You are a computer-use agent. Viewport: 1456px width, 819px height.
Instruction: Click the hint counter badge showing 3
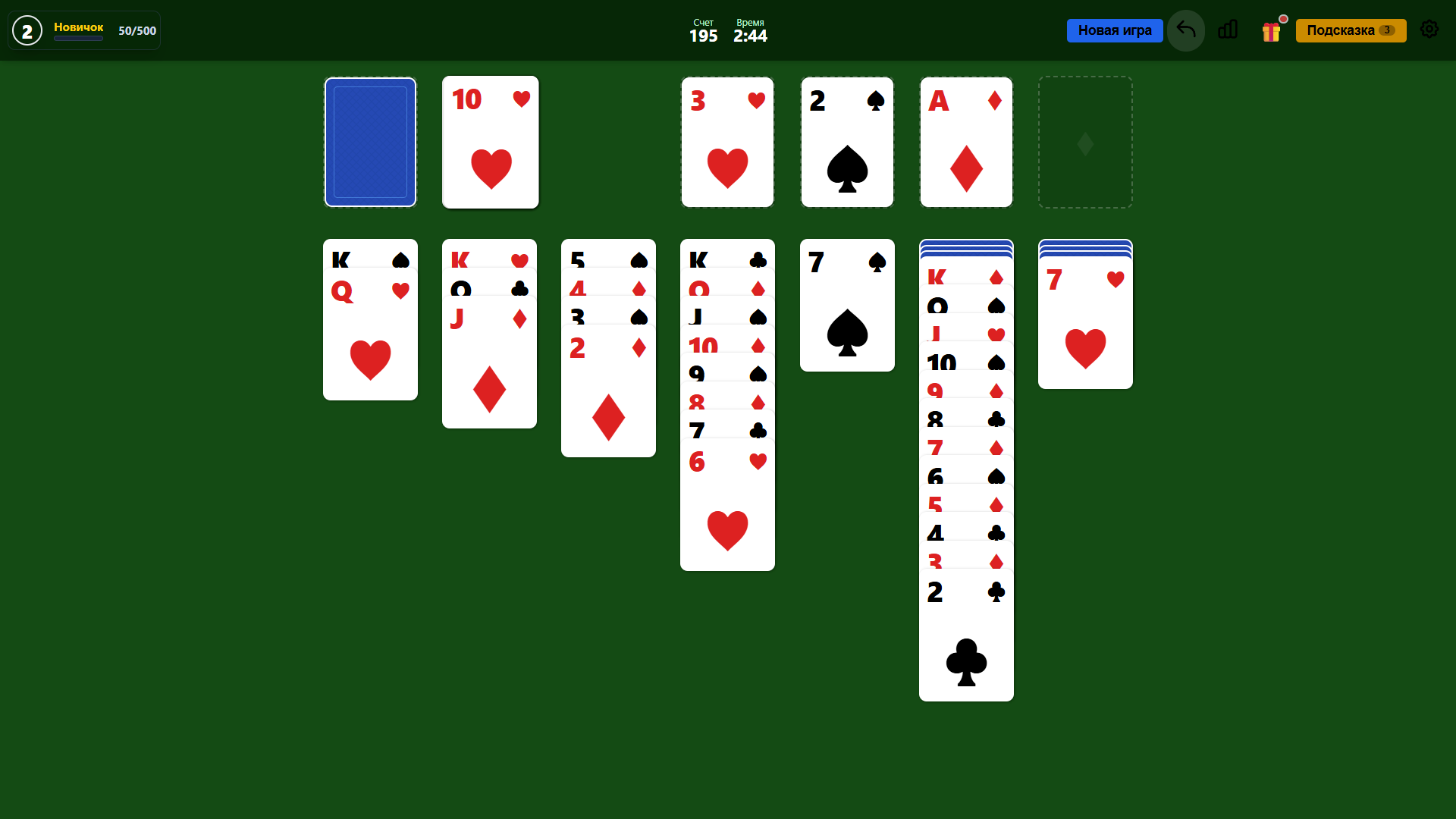(x=1389, y=30)
